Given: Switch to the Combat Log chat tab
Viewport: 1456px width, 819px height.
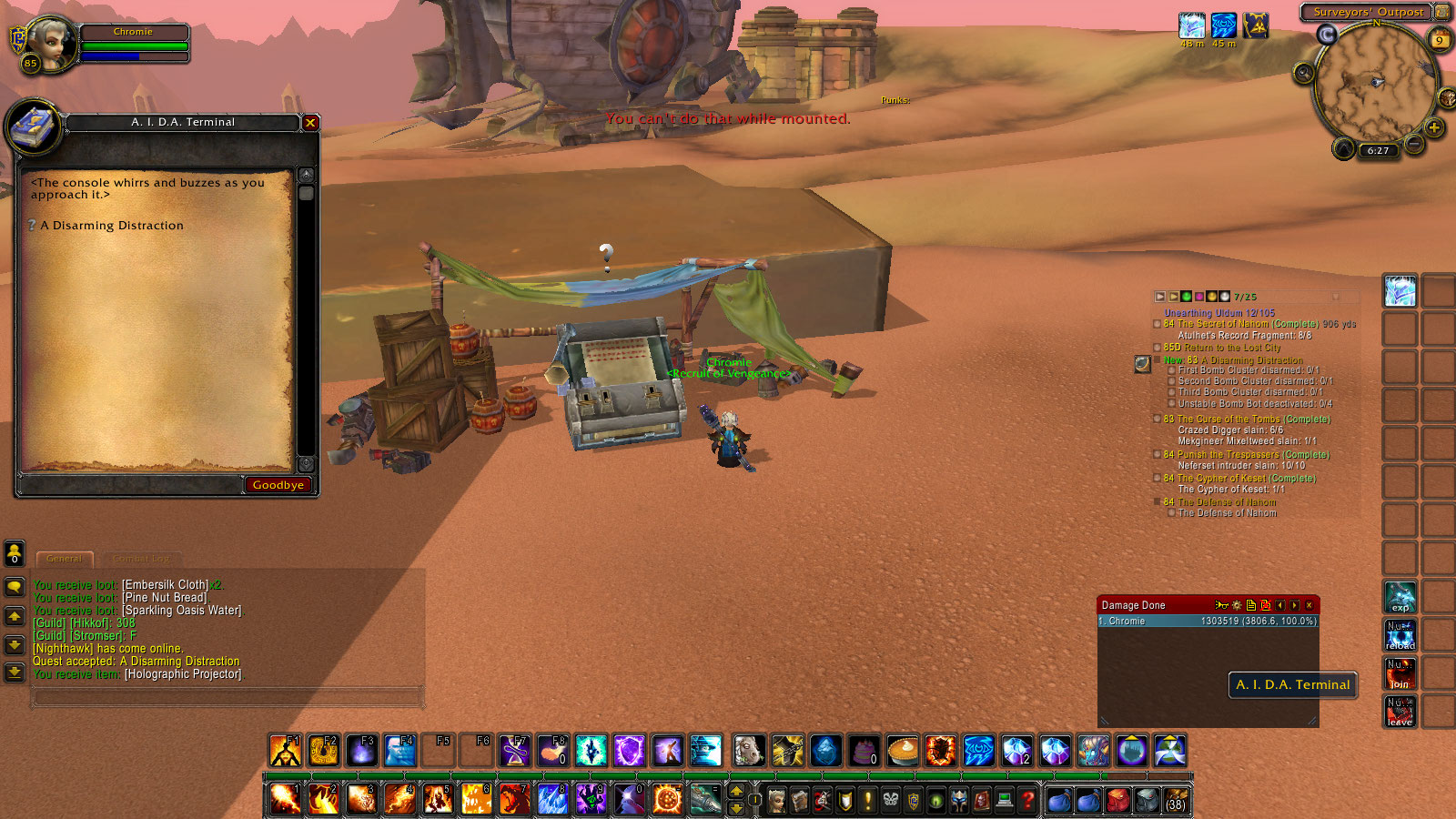Looking at the screenshot, I should click(142, 558).
